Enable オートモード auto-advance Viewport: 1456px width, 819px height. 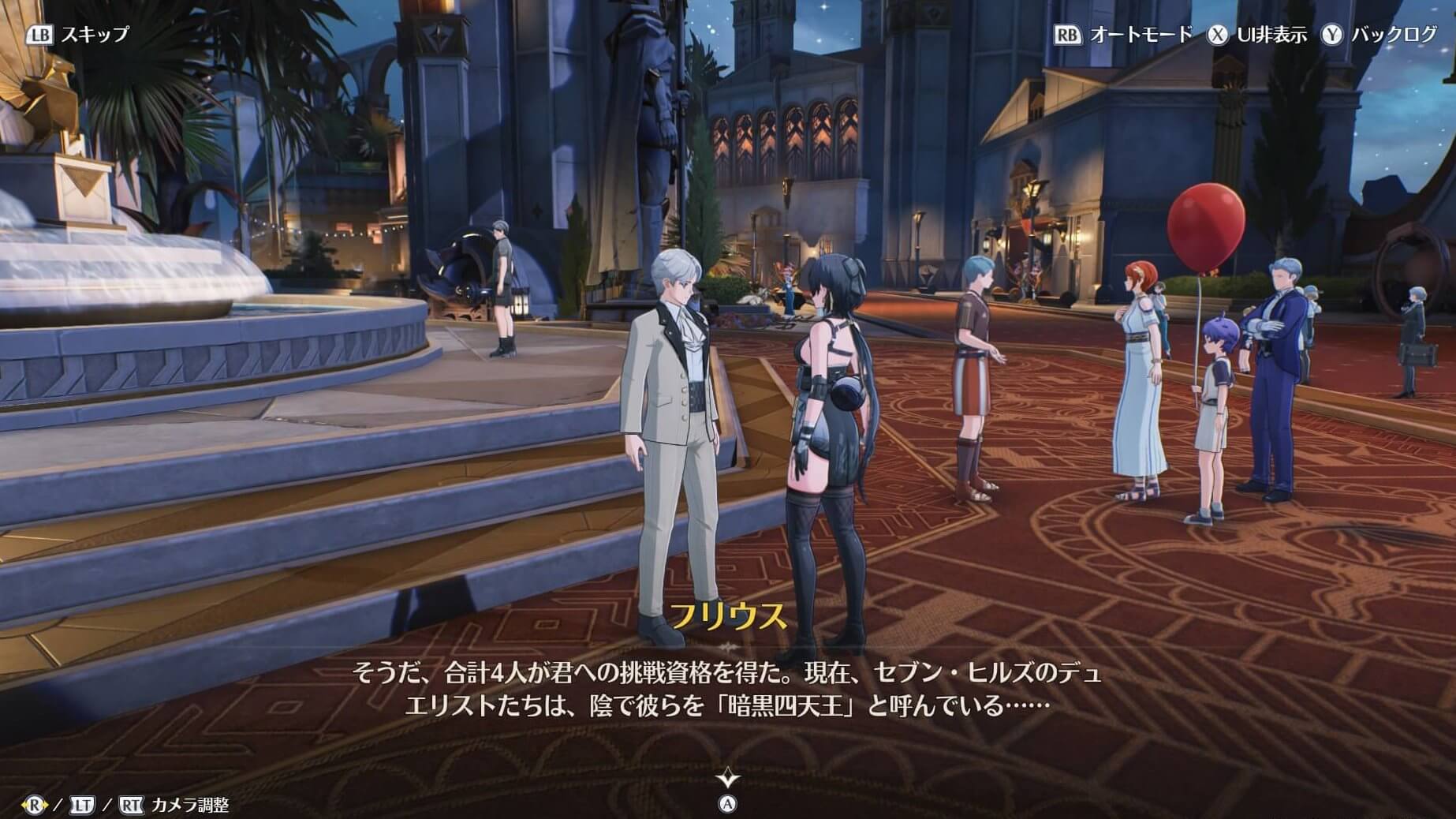click(1124, 35)
